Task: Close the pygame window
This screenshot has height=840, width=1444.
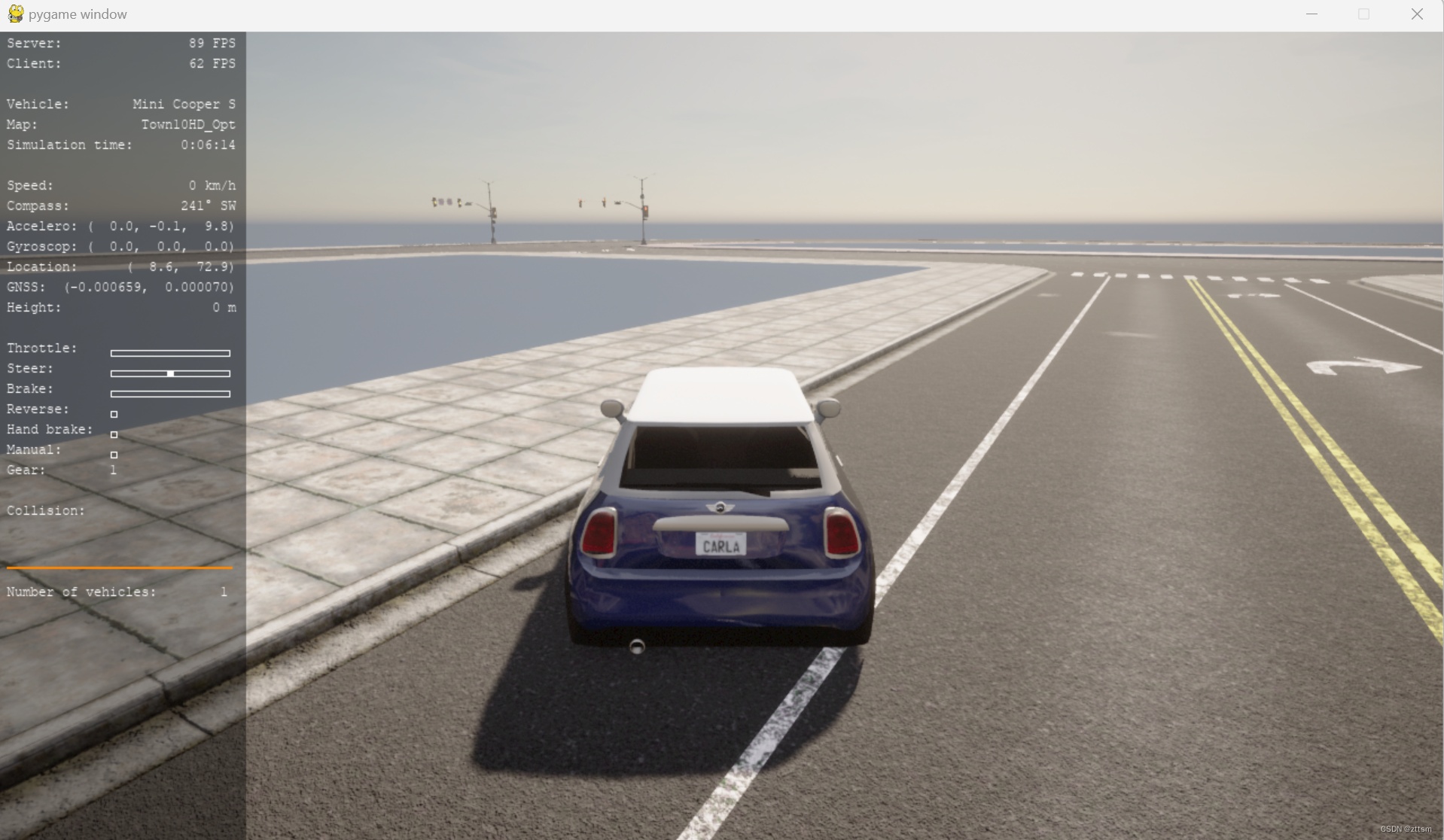Action: point(1416,14)
